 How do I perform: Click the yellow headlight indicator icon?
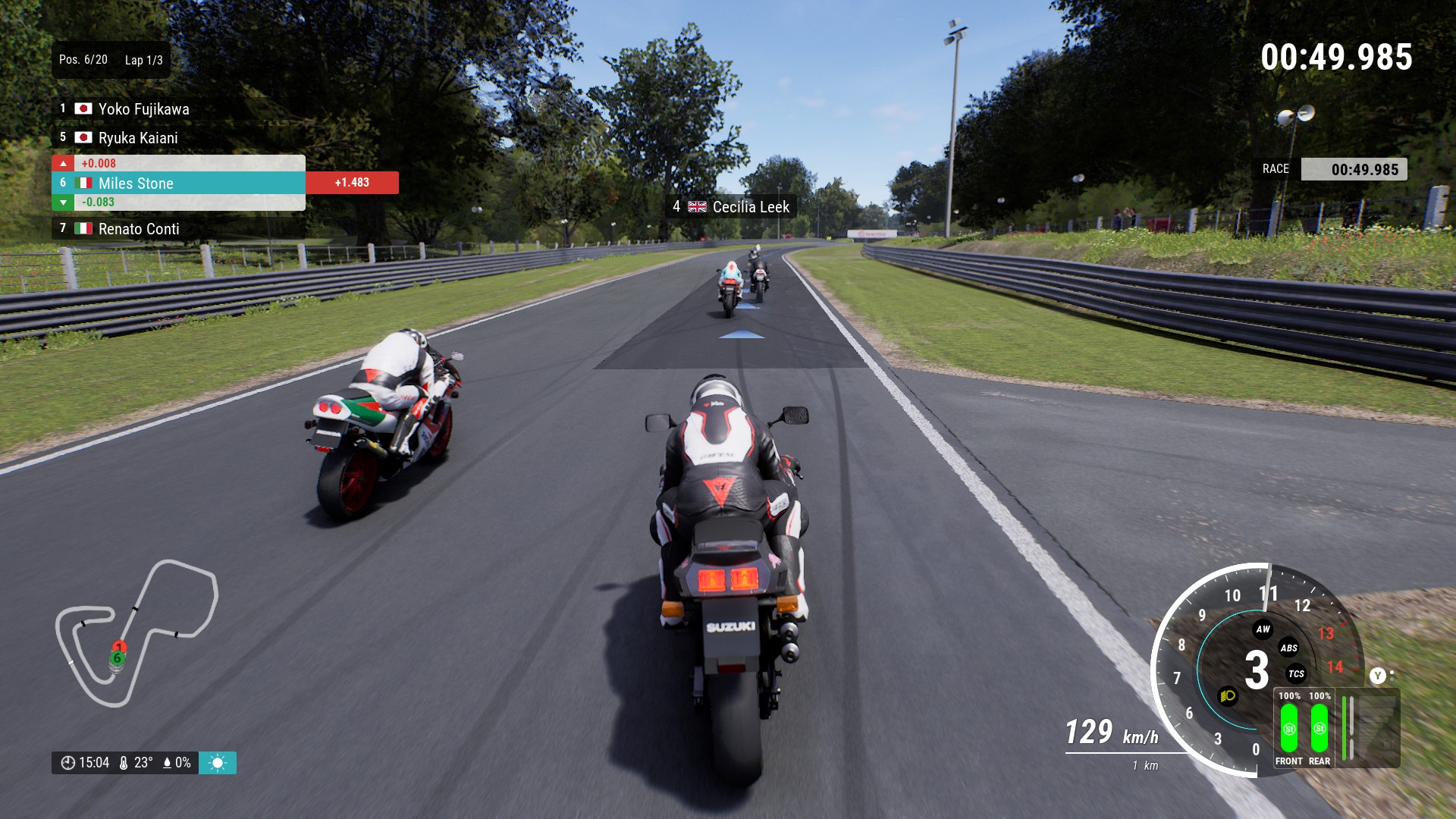click(x=1228, y=696)
